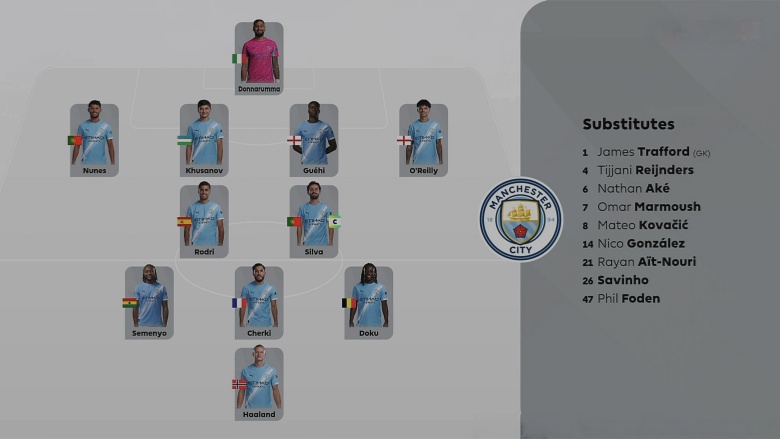Viewport: 780px width, 439px height.
Task: Select substitute James Trafford
Action: 643,152
